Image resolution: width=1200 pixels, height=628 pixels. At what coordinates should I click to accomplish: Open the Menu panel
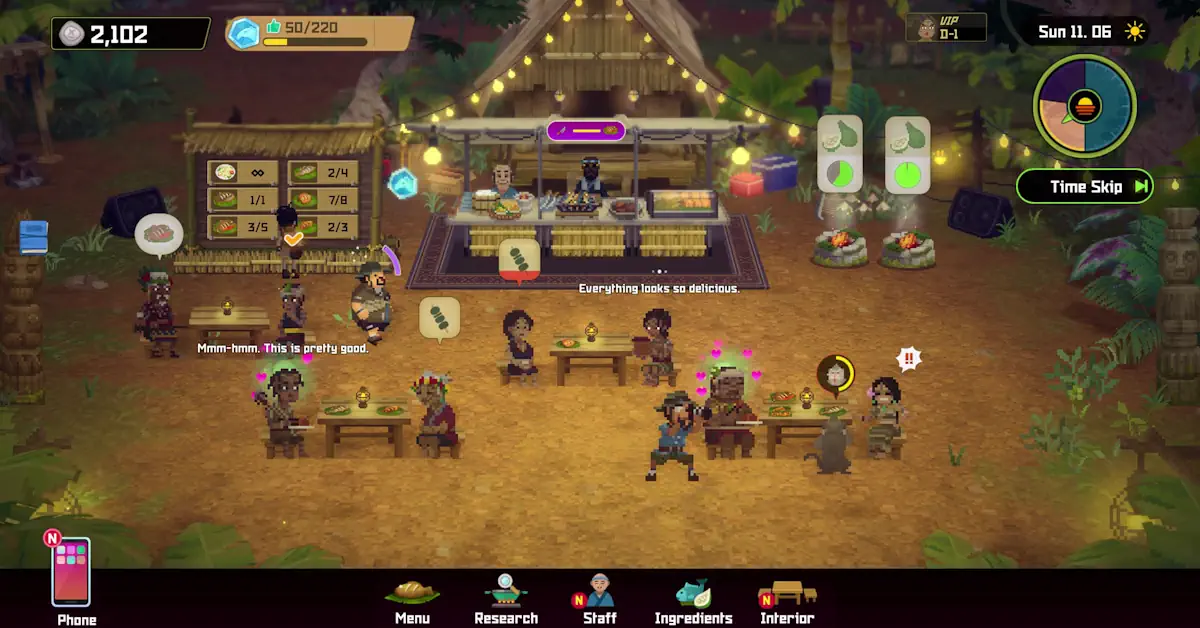[x=412, y=598]
